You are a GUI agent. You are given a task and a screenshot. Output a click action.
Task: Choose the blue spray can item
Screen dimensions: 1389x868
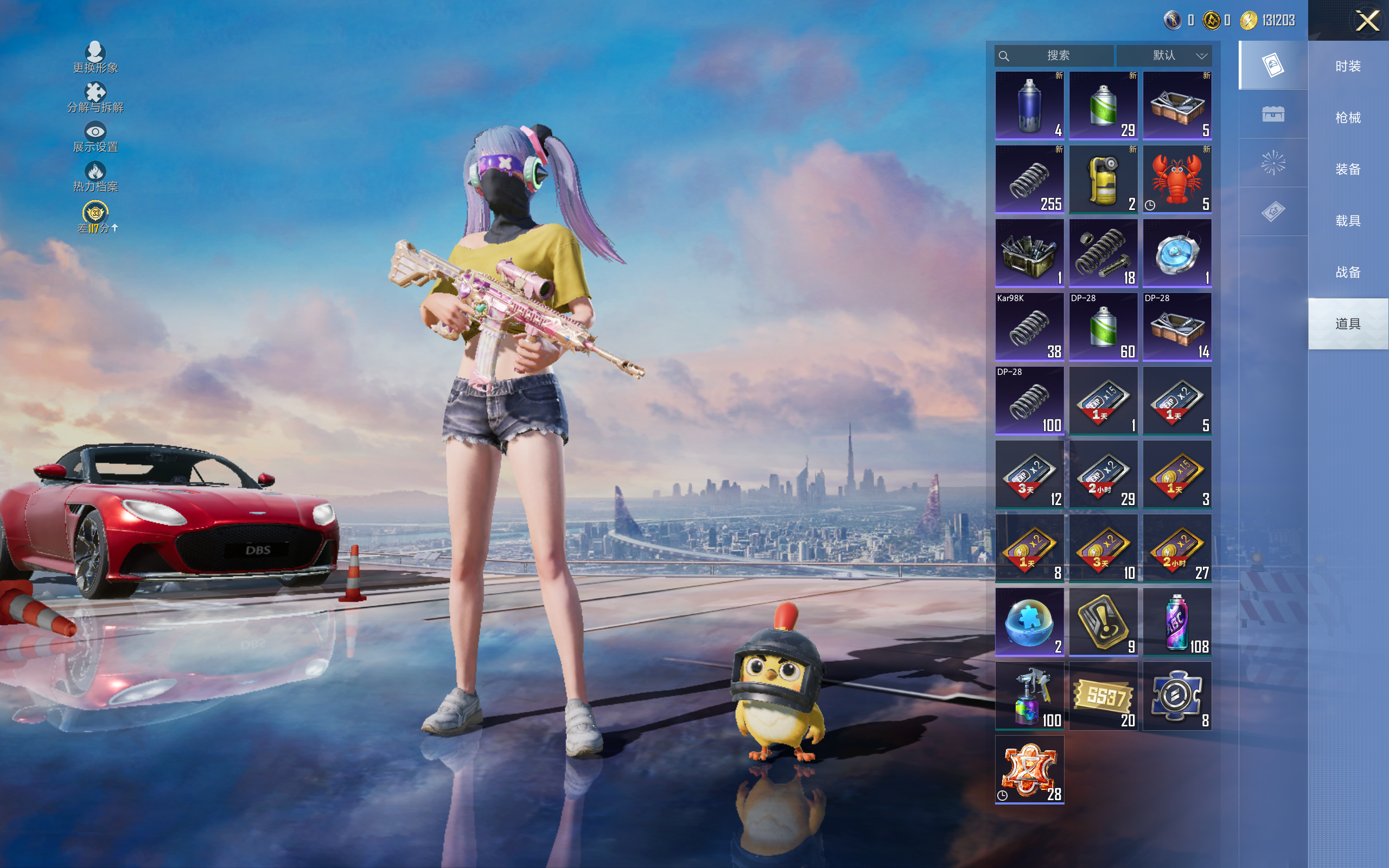1029,106
